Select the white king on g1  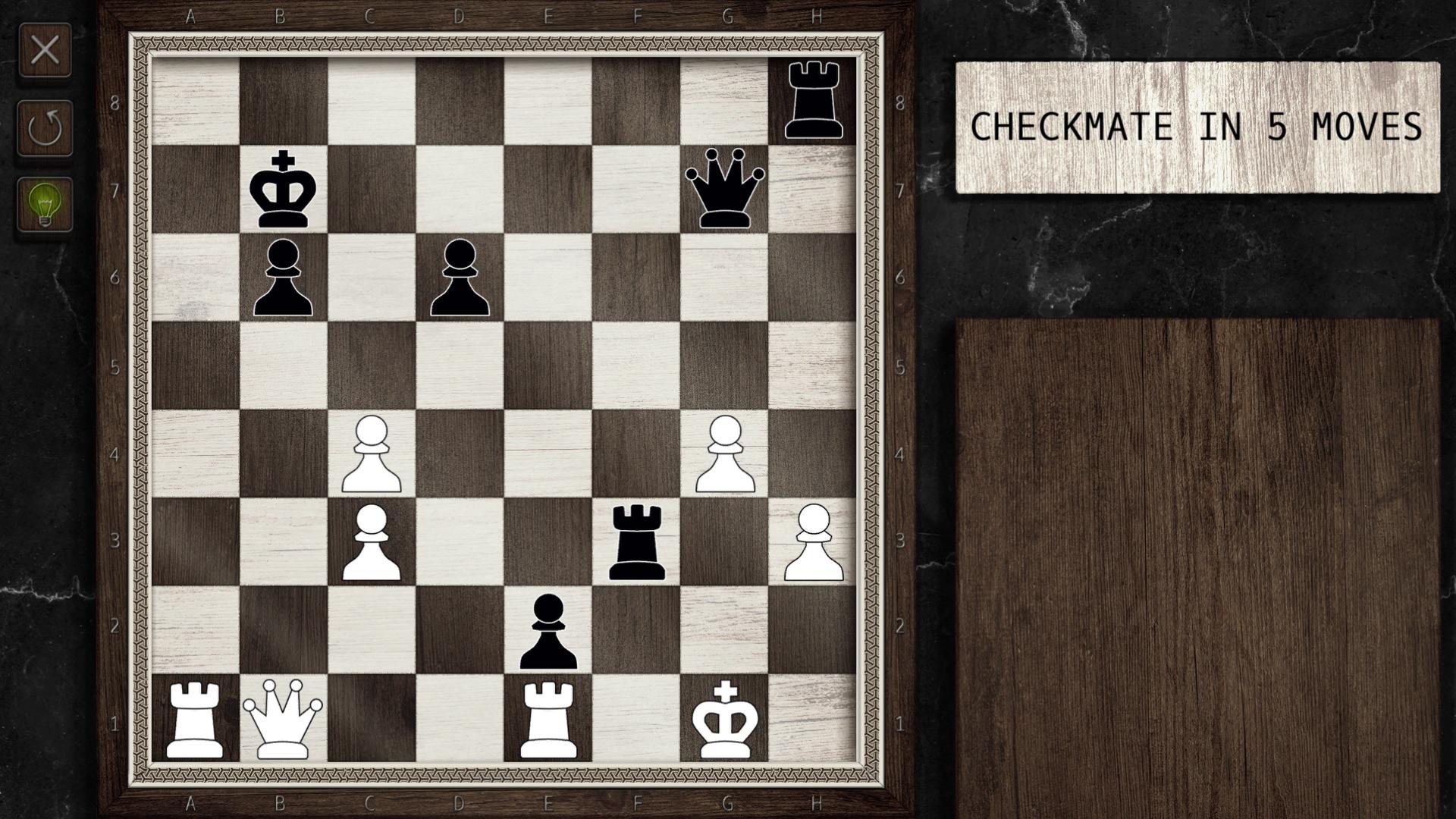coord(726,720)
